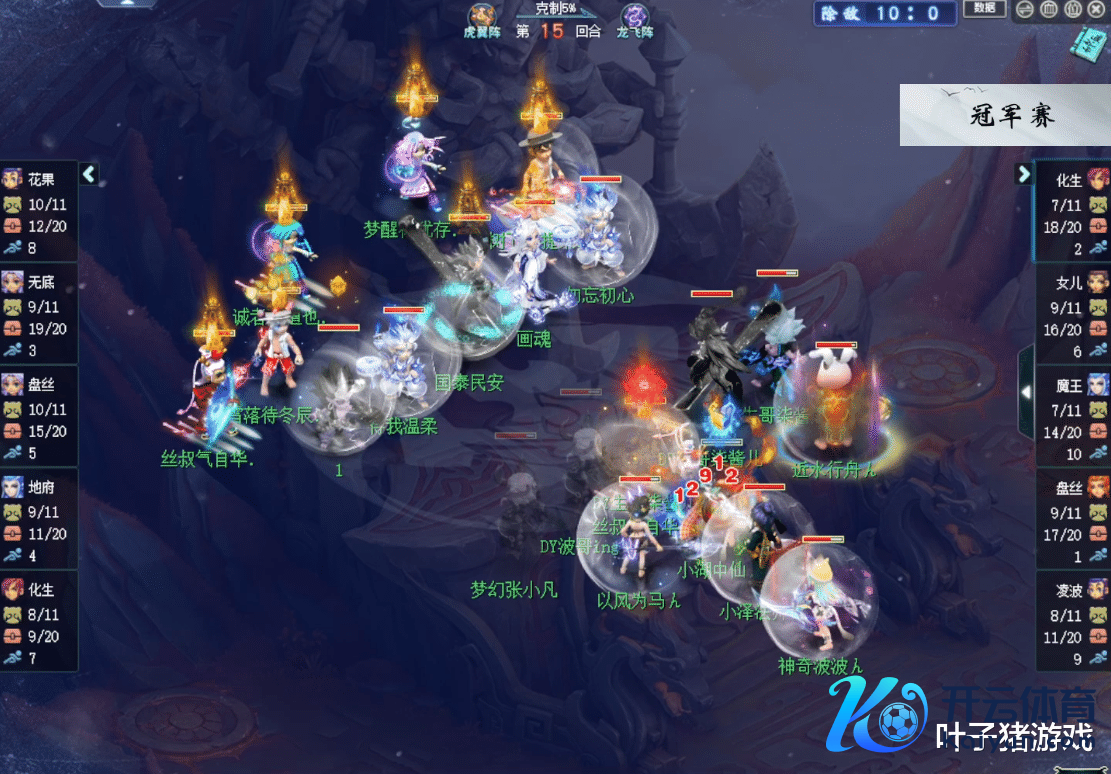Toggle the team list arrow above the 7/11 化生 entry
The image size is (1111, 774).
point(1024,174)
